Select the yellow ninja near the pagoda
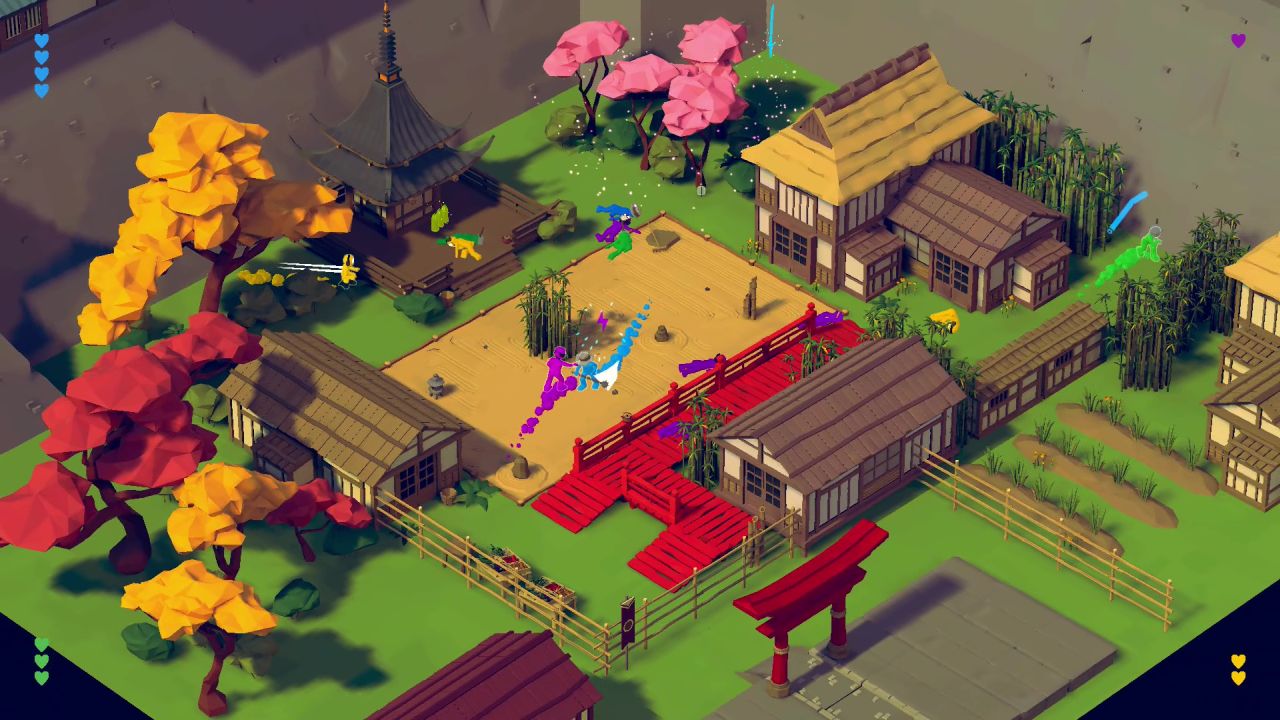This screenshot has width=1280, height=720. coord(460,243)
